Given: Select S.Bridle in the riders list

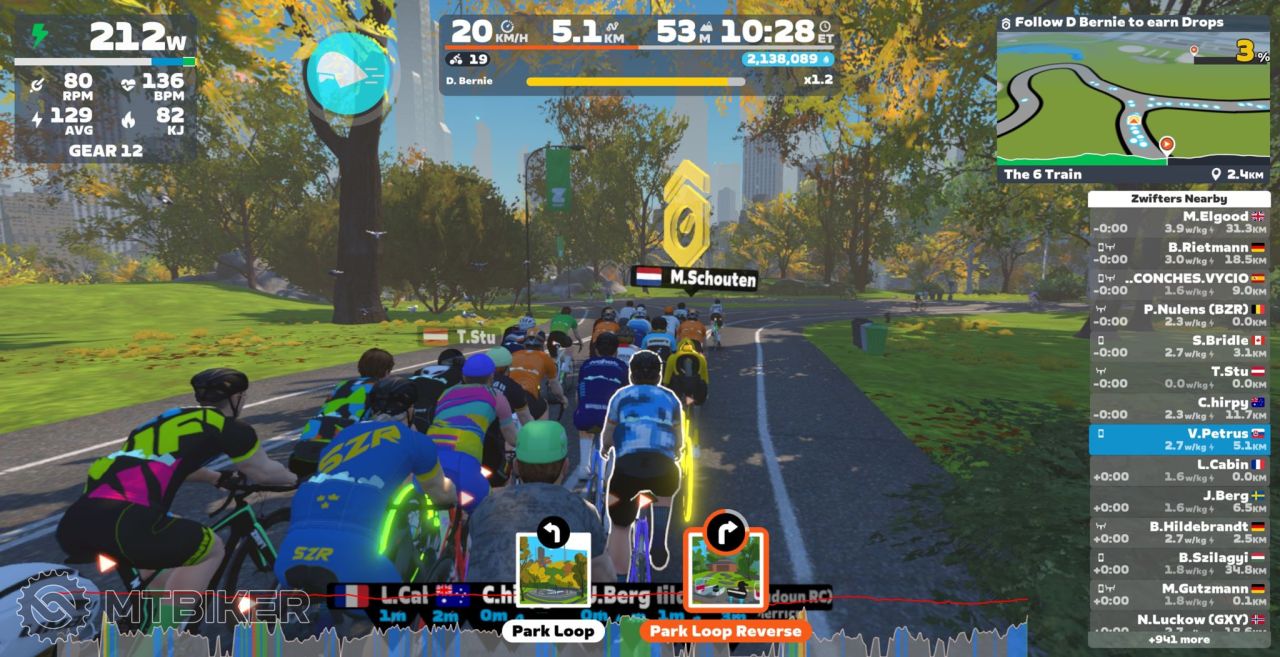Looking at the screenshot, I should tap(1179, 346).
